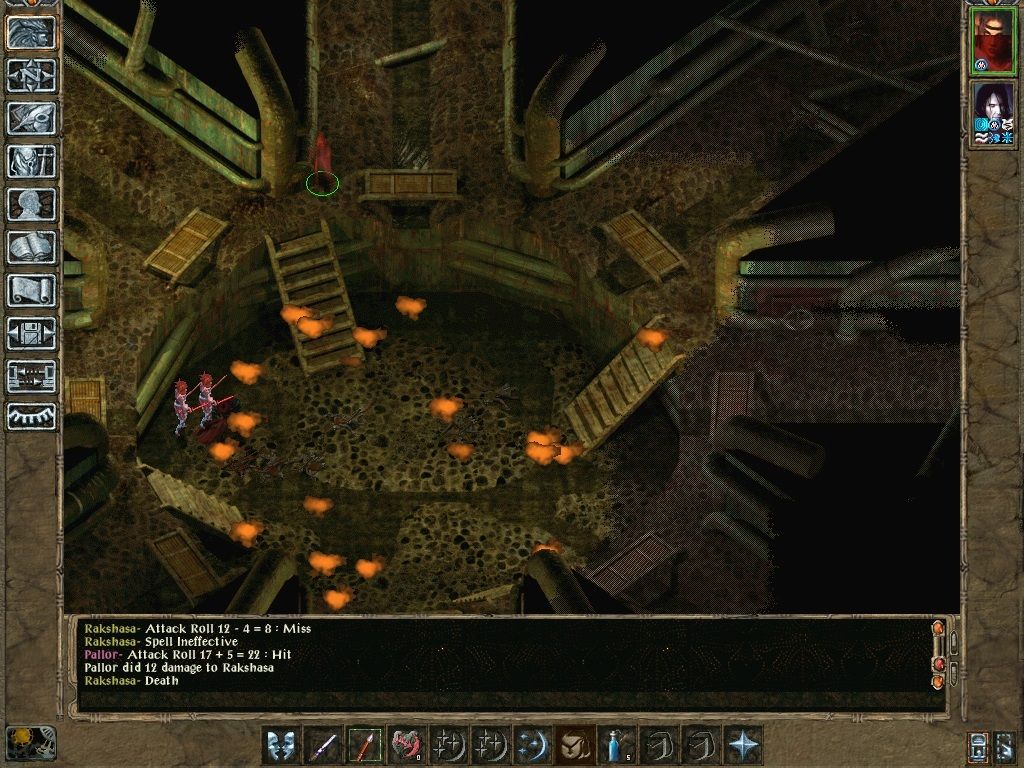Select the red-hooded character portrait
1024x768 pixels.
(994, 40)
